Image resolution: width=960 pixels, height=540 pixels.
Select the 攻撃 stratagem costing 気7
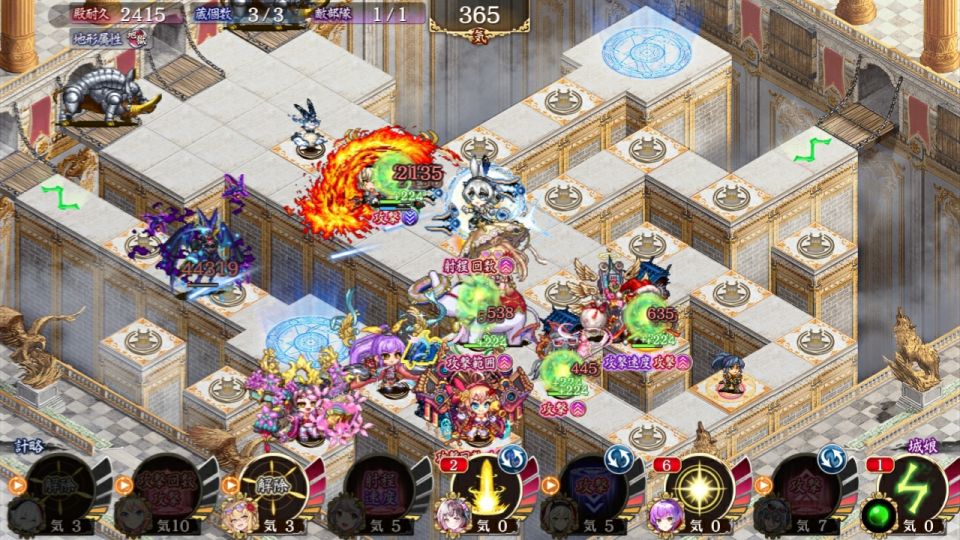click(806, 489)
